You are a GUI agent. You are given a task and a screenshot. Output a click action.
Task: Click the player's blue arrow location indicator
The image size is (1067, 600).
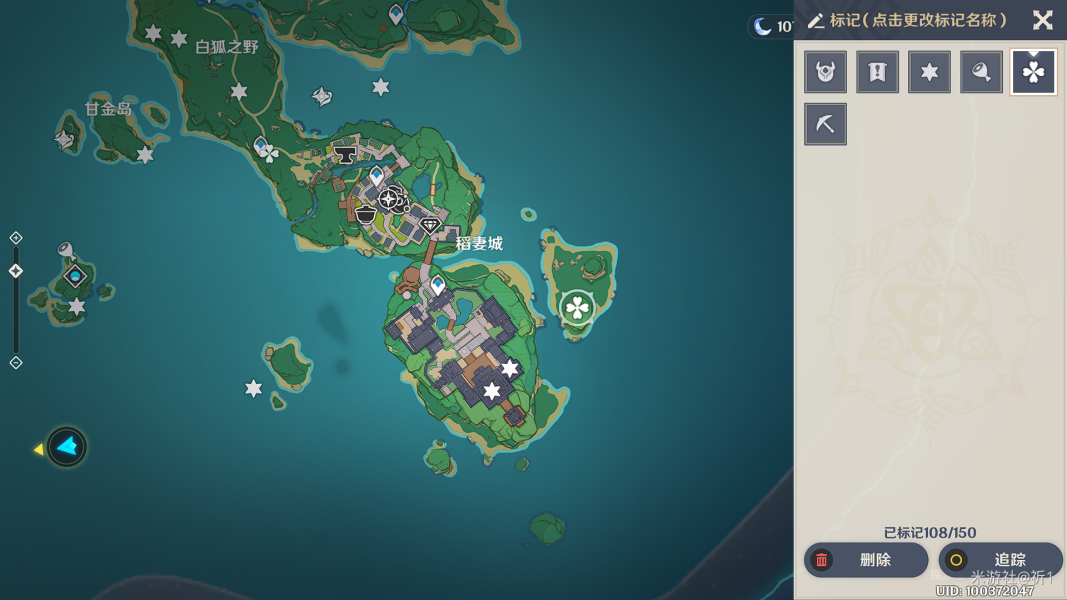click(67, 447)
